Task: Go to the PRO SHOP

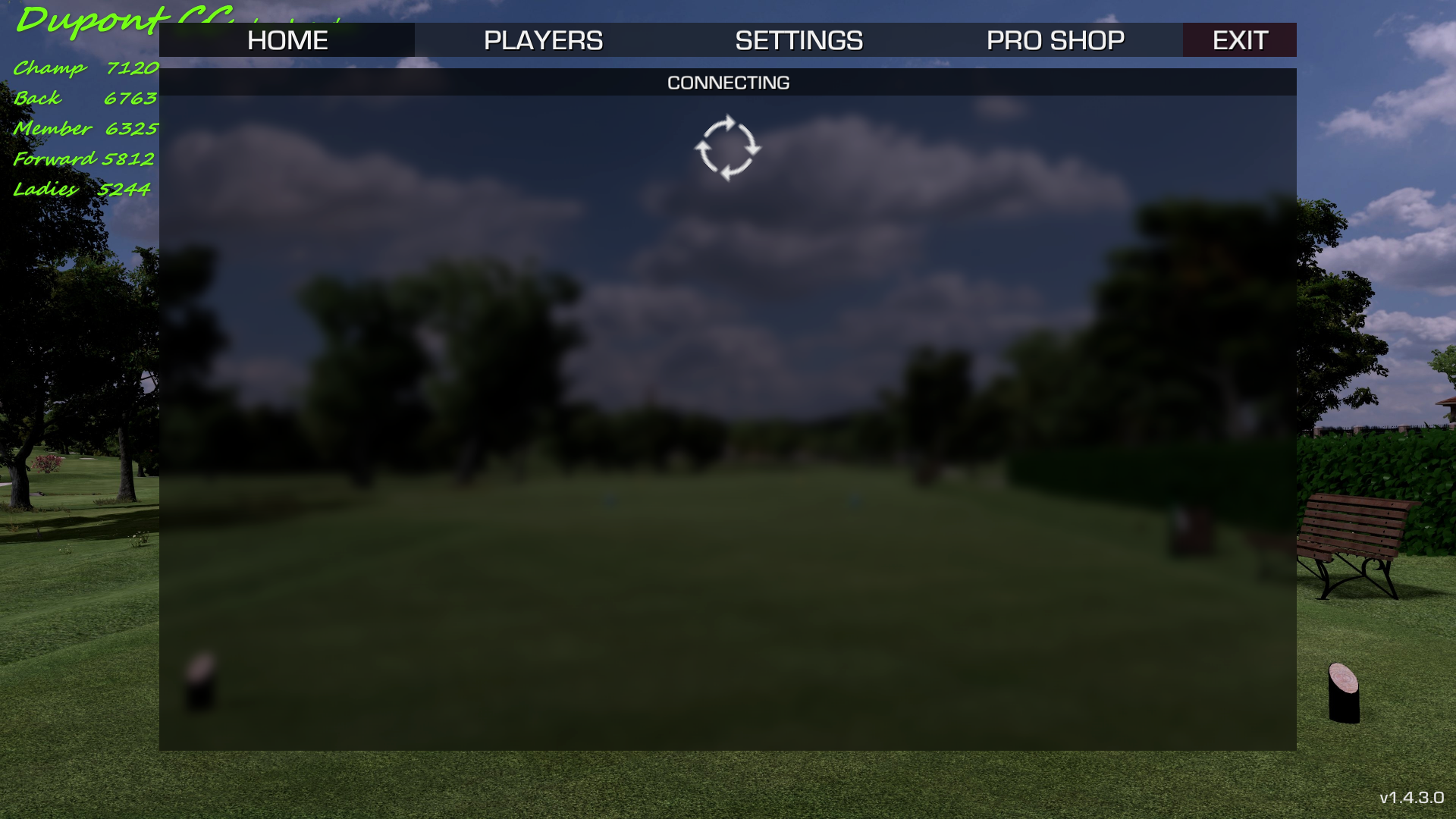Action: 1055,40
